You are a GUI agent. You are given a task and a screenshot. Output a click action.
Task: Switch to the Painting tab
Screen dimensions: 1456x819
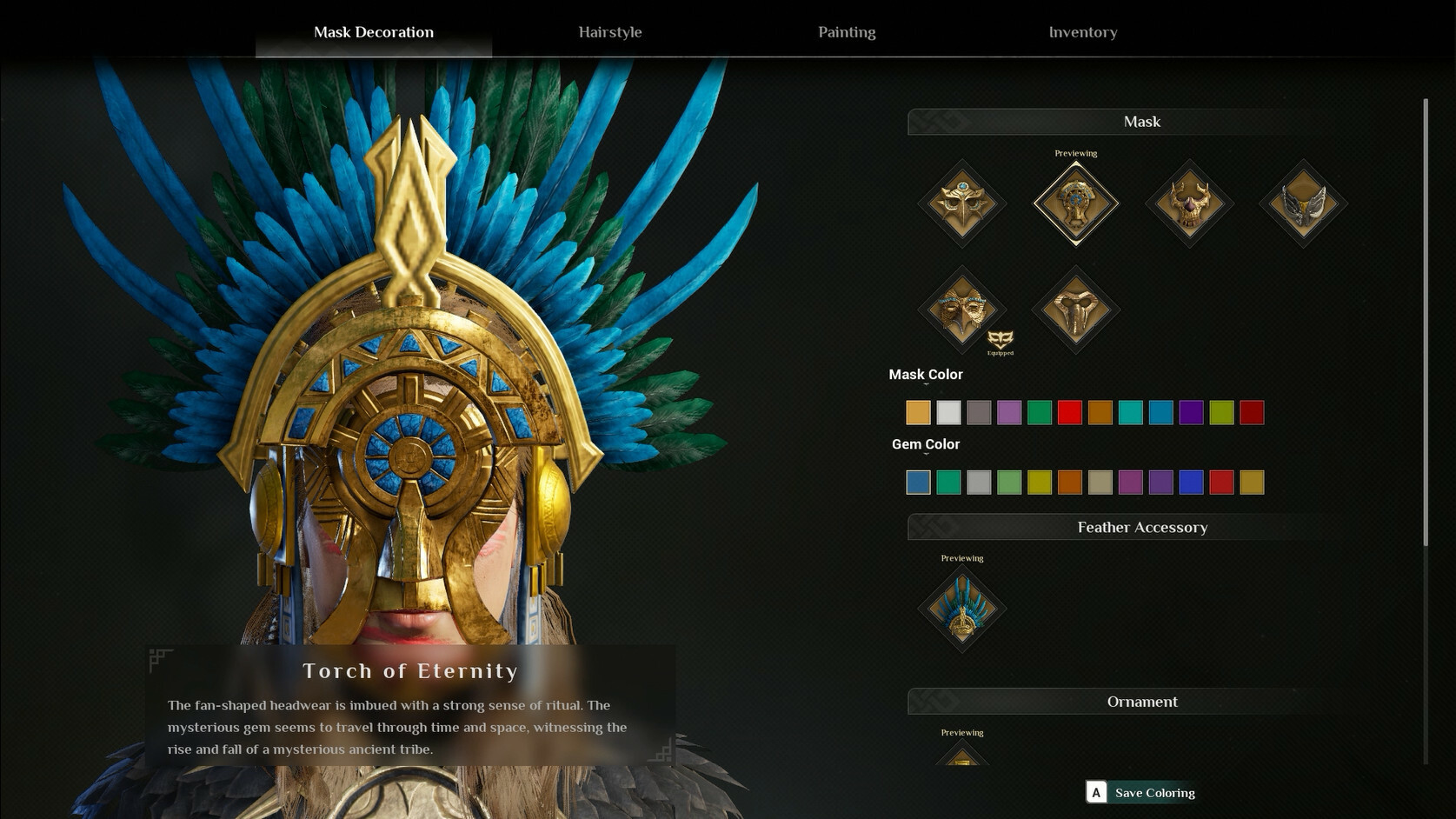point(846,32)
